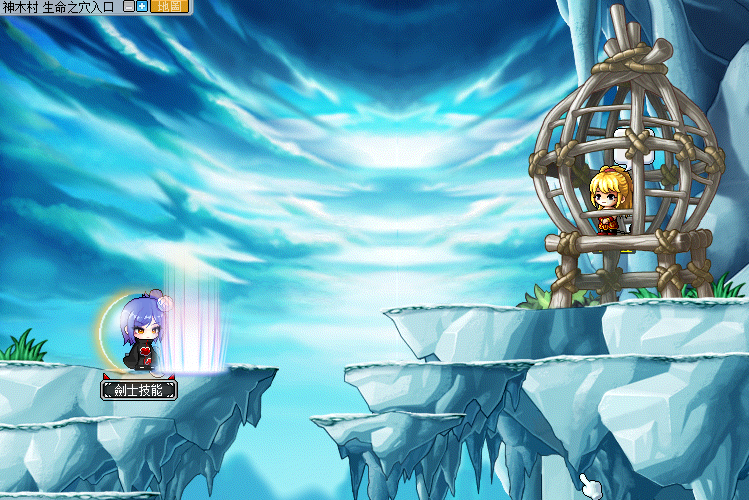Expand the minimap with the plus button
This screenshot has height=500, width=749.
tap(142, 6)
